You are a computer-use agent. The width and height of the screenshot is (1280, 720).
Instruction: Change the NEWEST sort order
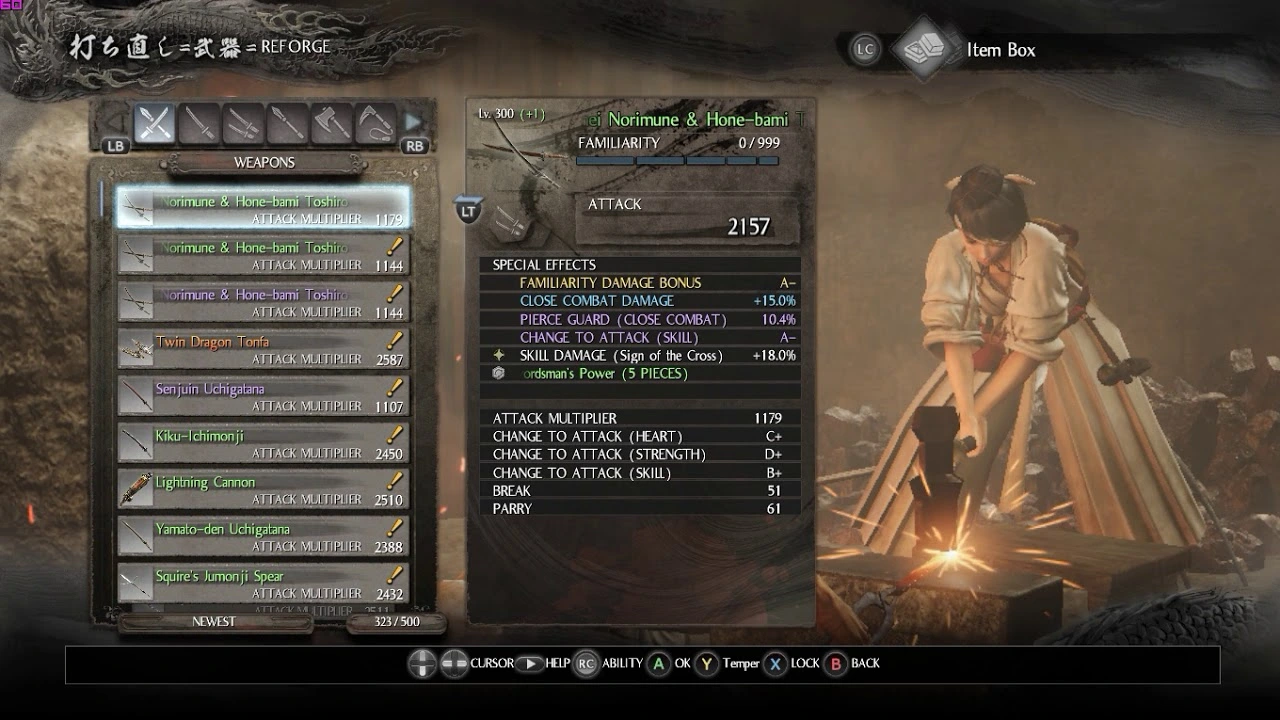point(214,622)
